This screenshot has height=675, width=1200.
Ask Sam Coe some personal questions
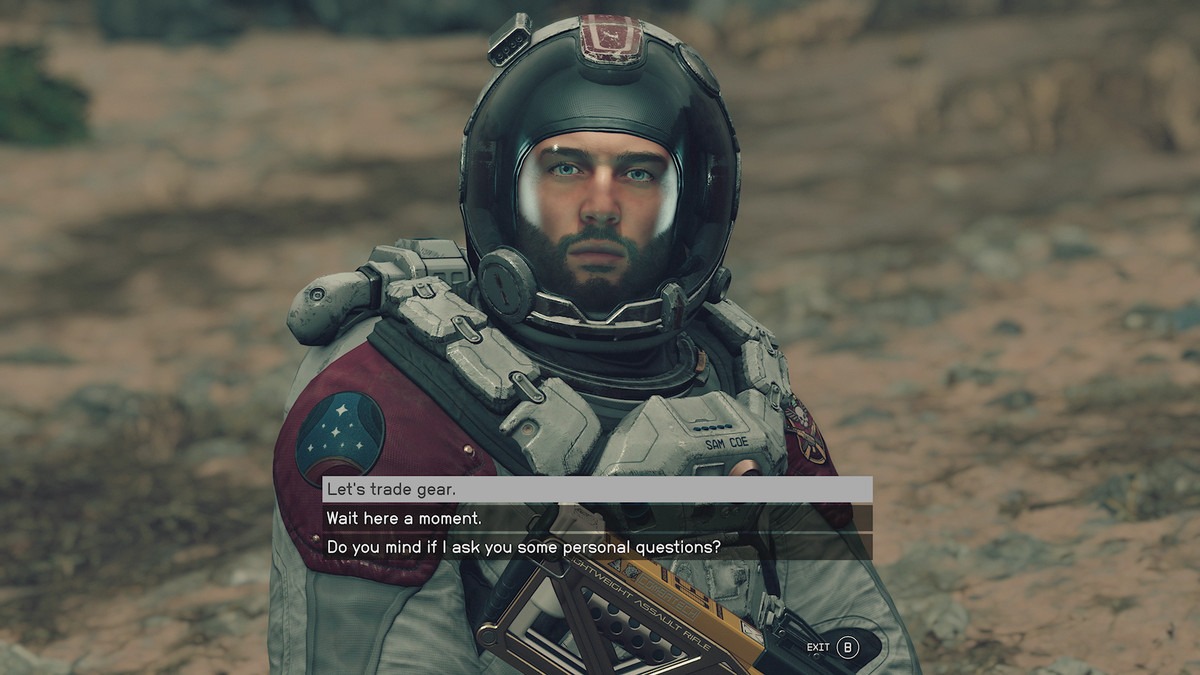click(x=596, y=547)
